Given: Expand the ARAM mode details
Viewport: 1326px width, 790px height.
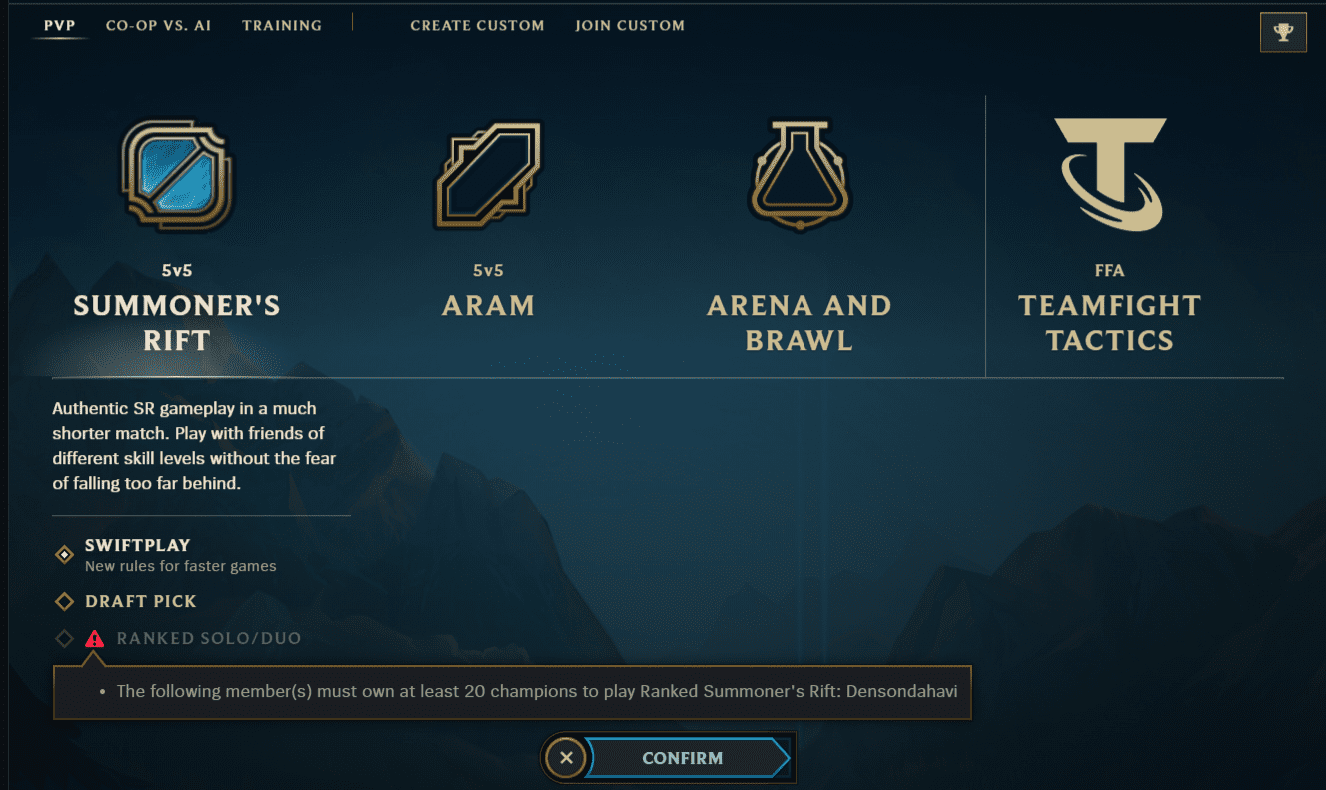Looking at the screenshot, I should 488,305.
